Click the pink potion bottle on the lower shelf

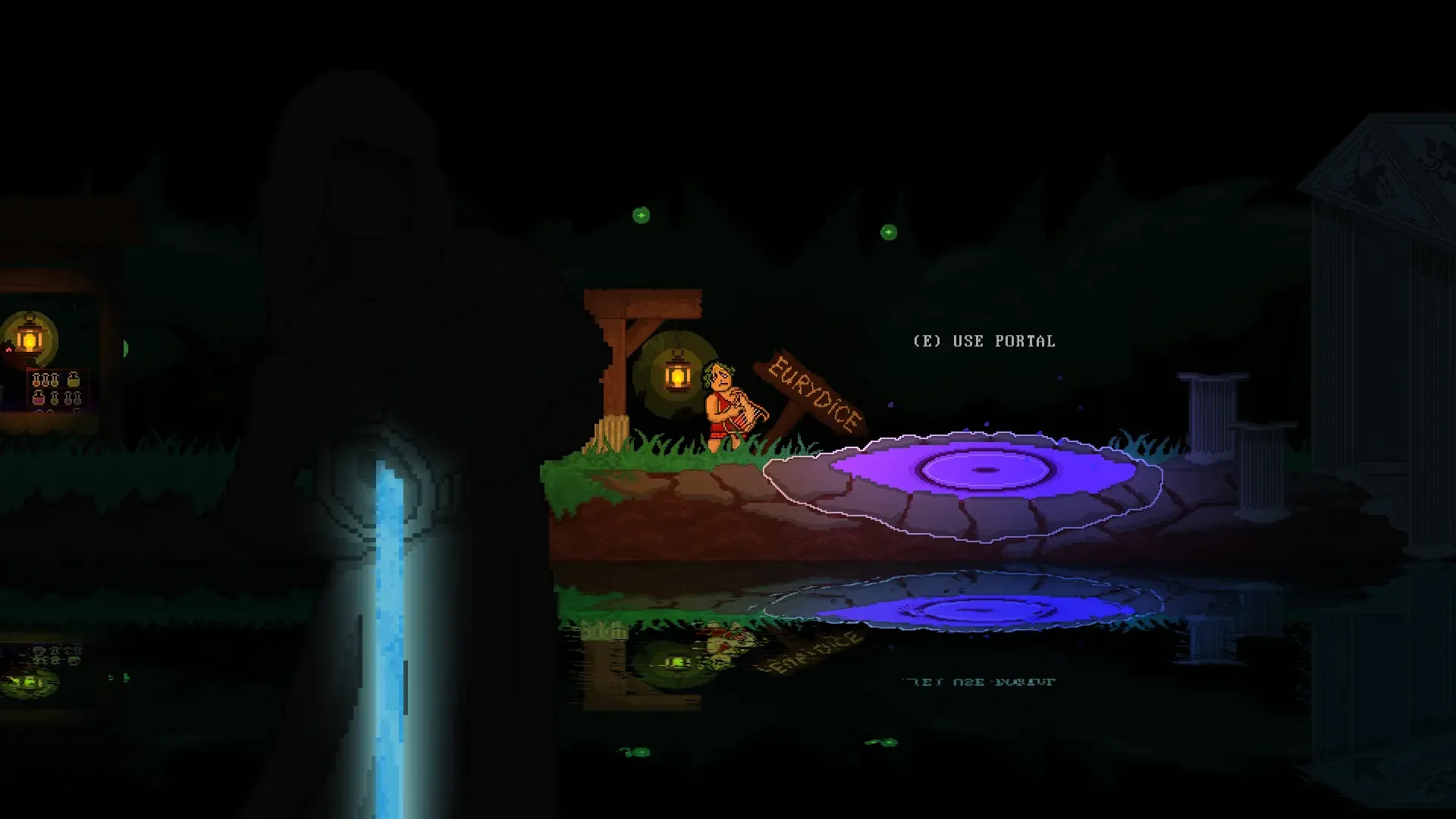click(x=38, y=398)
